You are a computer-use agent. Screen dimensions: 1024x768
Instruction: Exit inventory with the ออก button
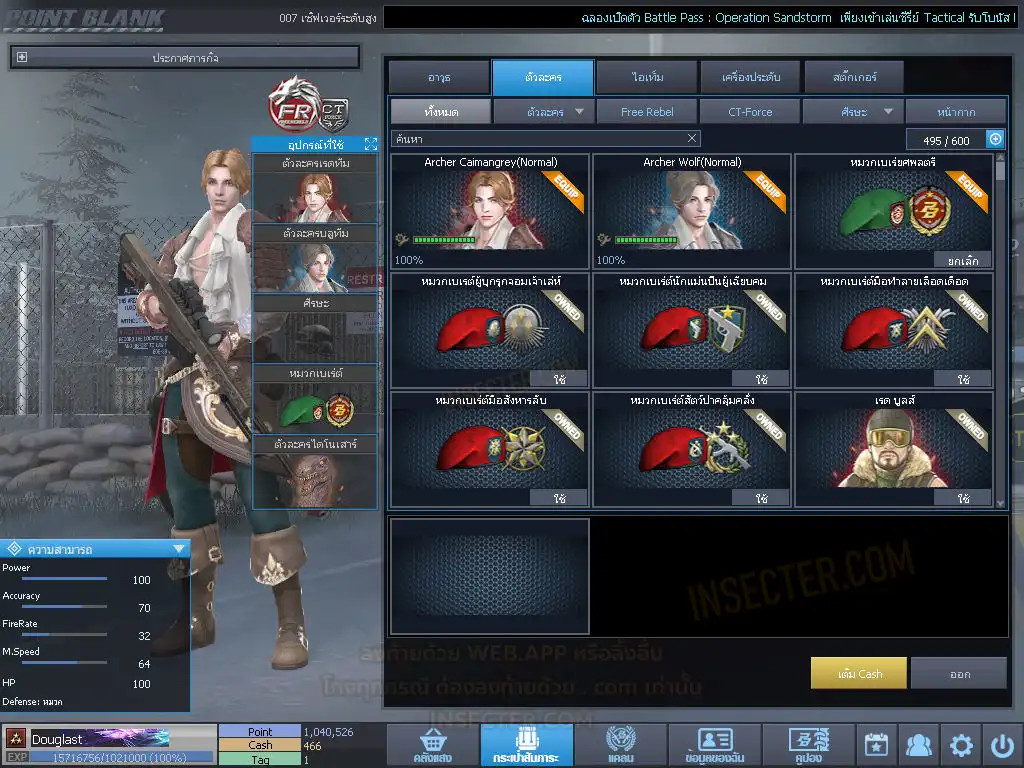[x=959, y=673]
